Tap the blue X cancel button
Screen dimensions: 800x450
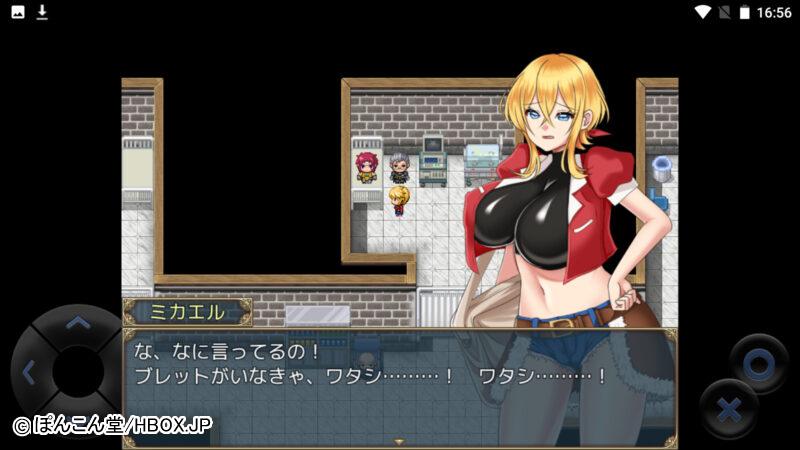click(x=730, y=409)
